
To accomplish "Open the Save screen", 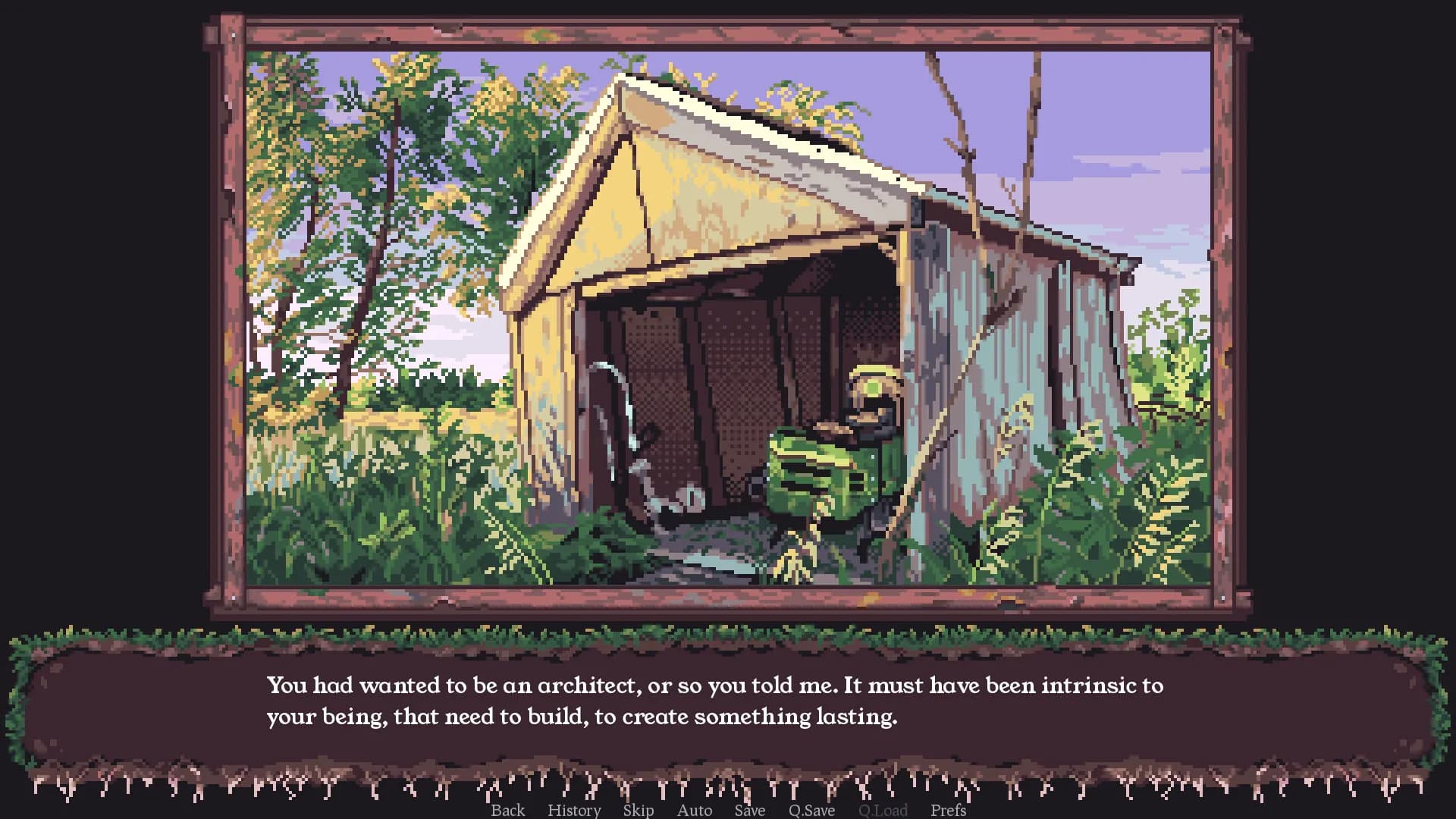I will click(x=749, y=810).
